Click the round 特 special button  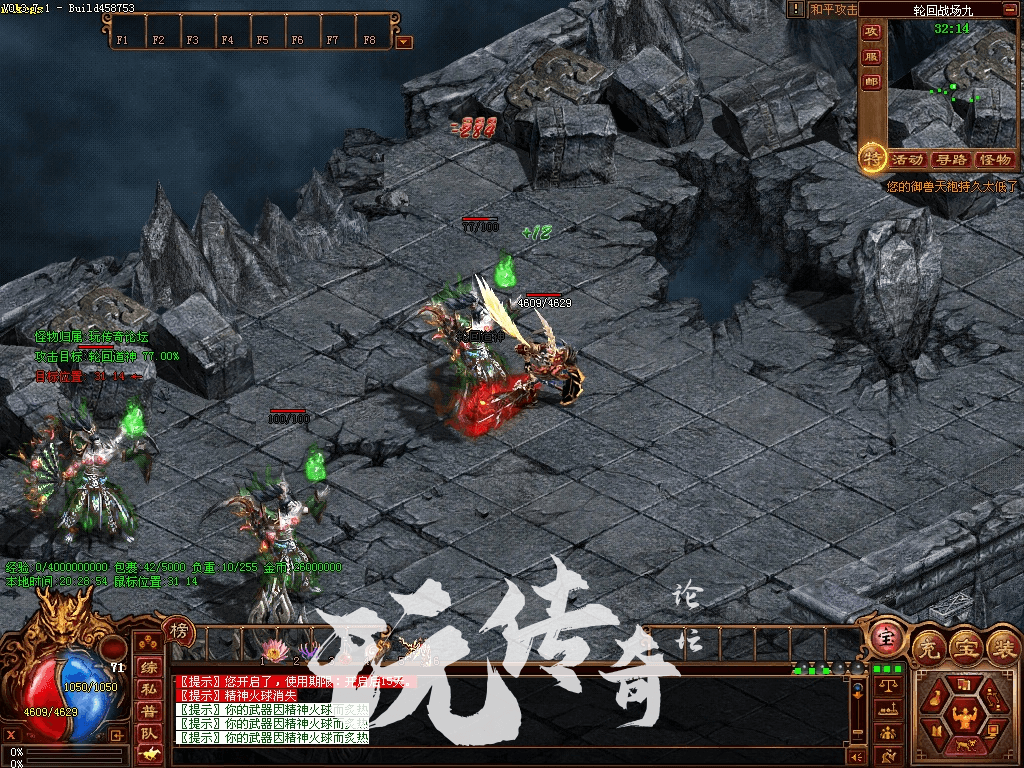click(872, 158)
